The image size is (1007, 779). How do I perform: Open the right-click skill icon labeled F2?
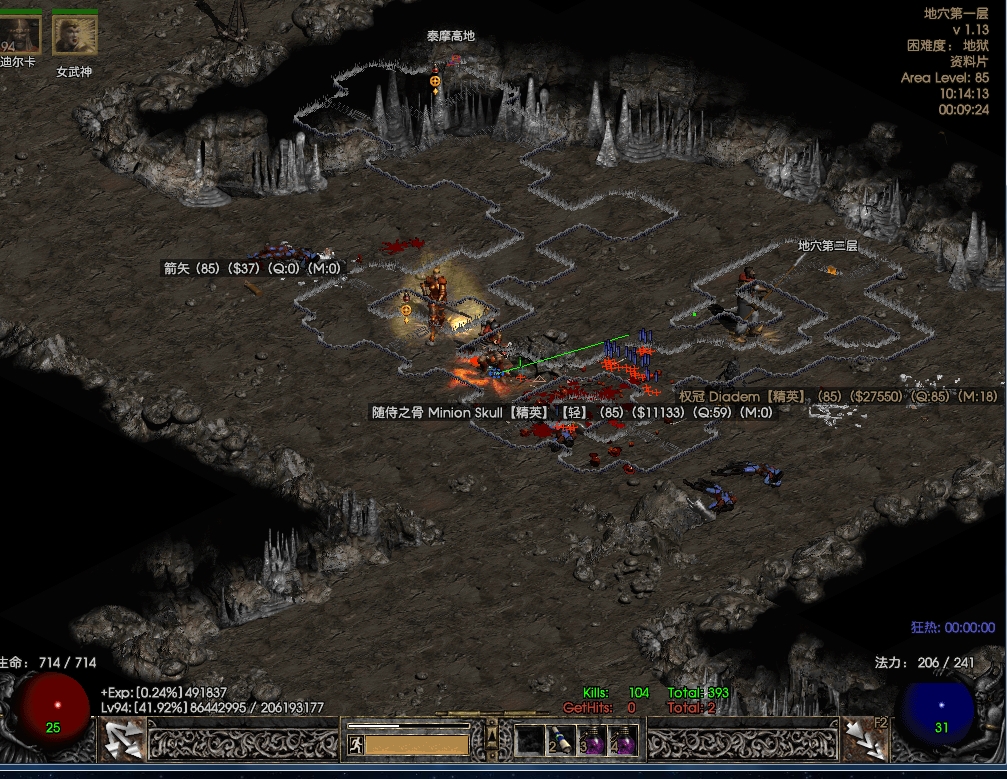point(866,740)
